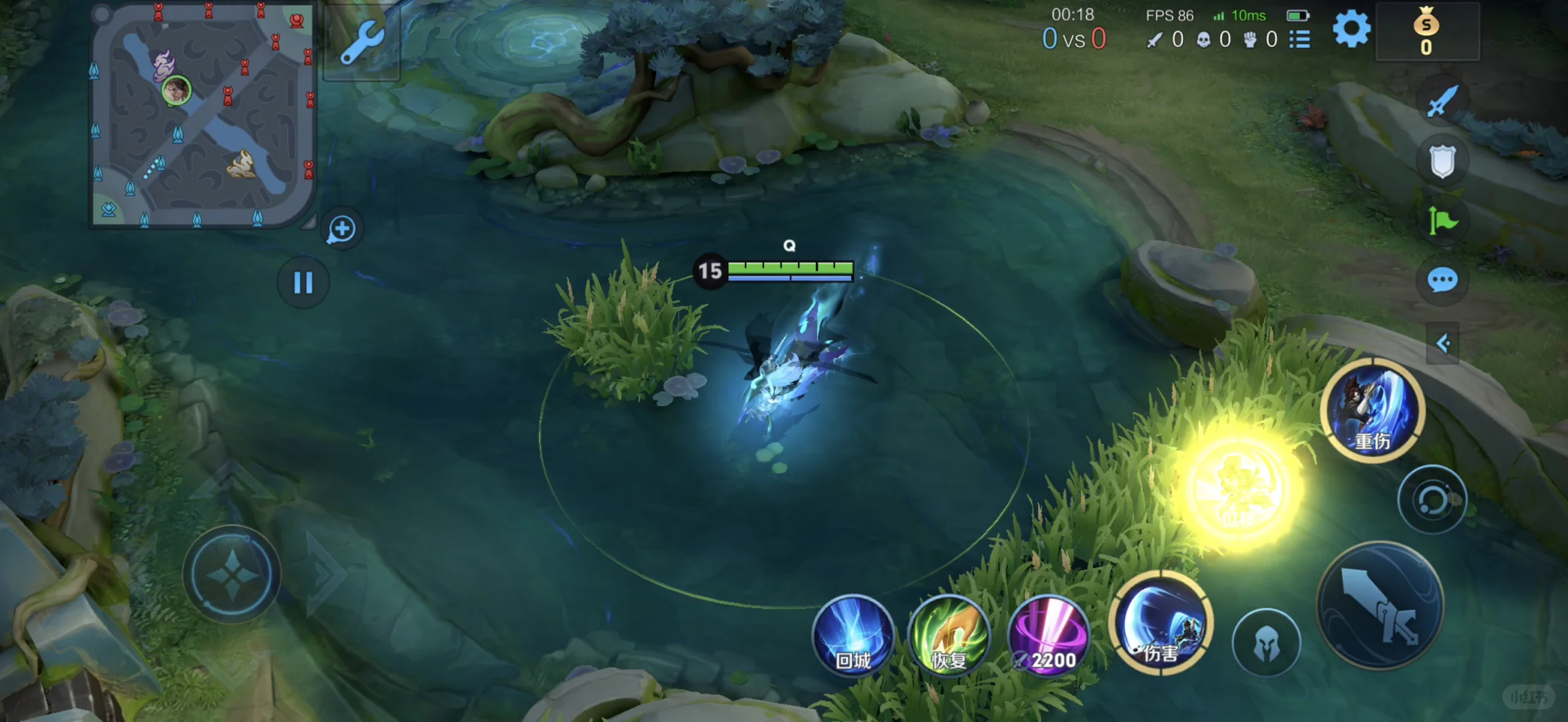Send the shield defend signal

1442,161
